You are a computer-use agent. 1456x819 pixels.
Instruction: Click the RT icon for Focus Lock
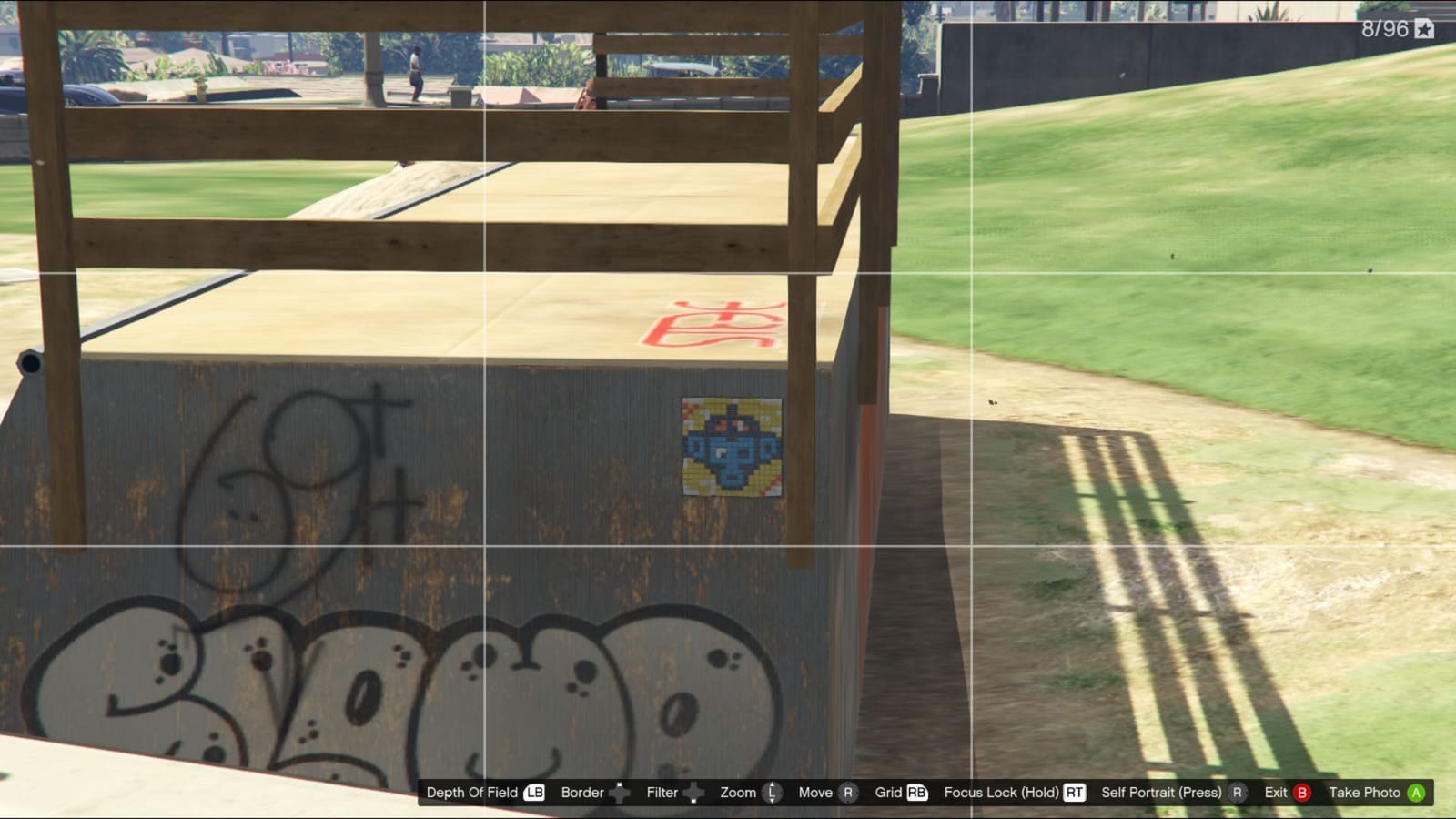(1074, 793)
